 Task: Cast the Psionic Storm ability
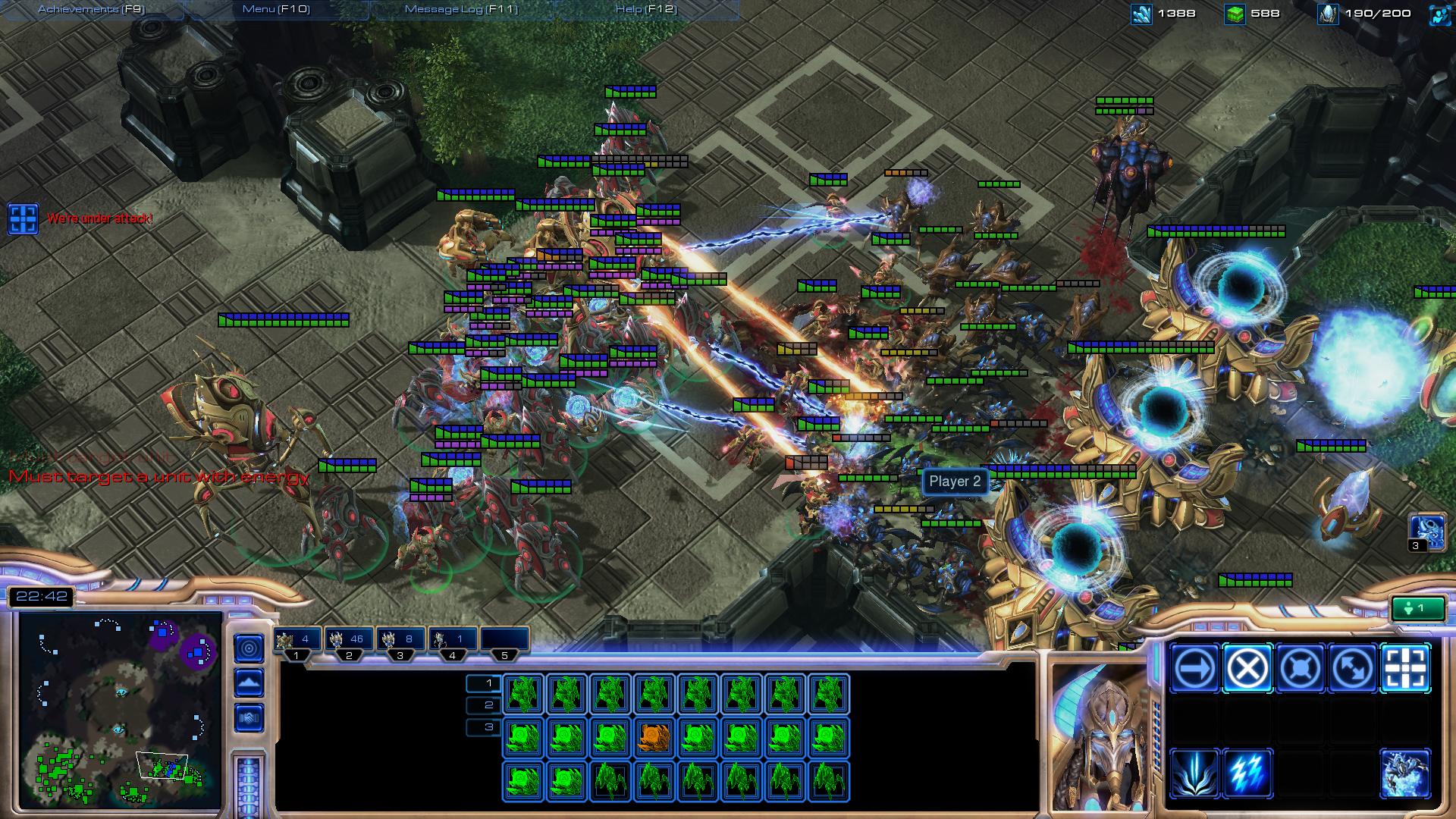(1247, 773)
